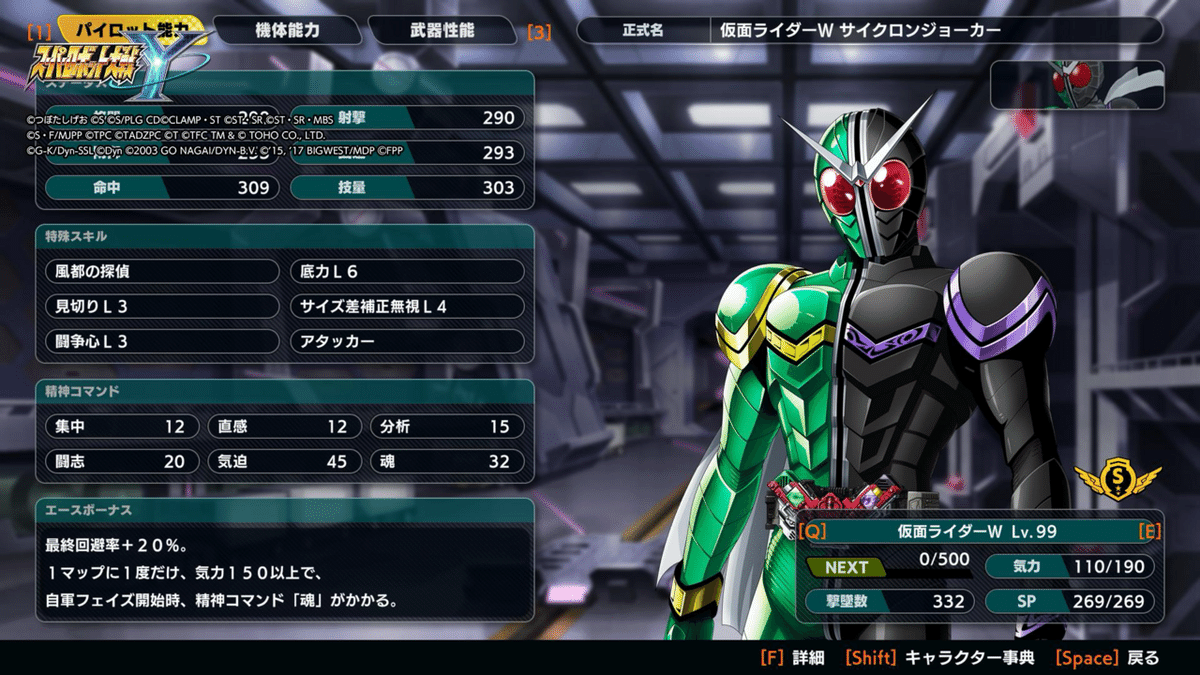Click the gold winged coin emblem
The image size is (1200, 675).
pos(1118,482)
